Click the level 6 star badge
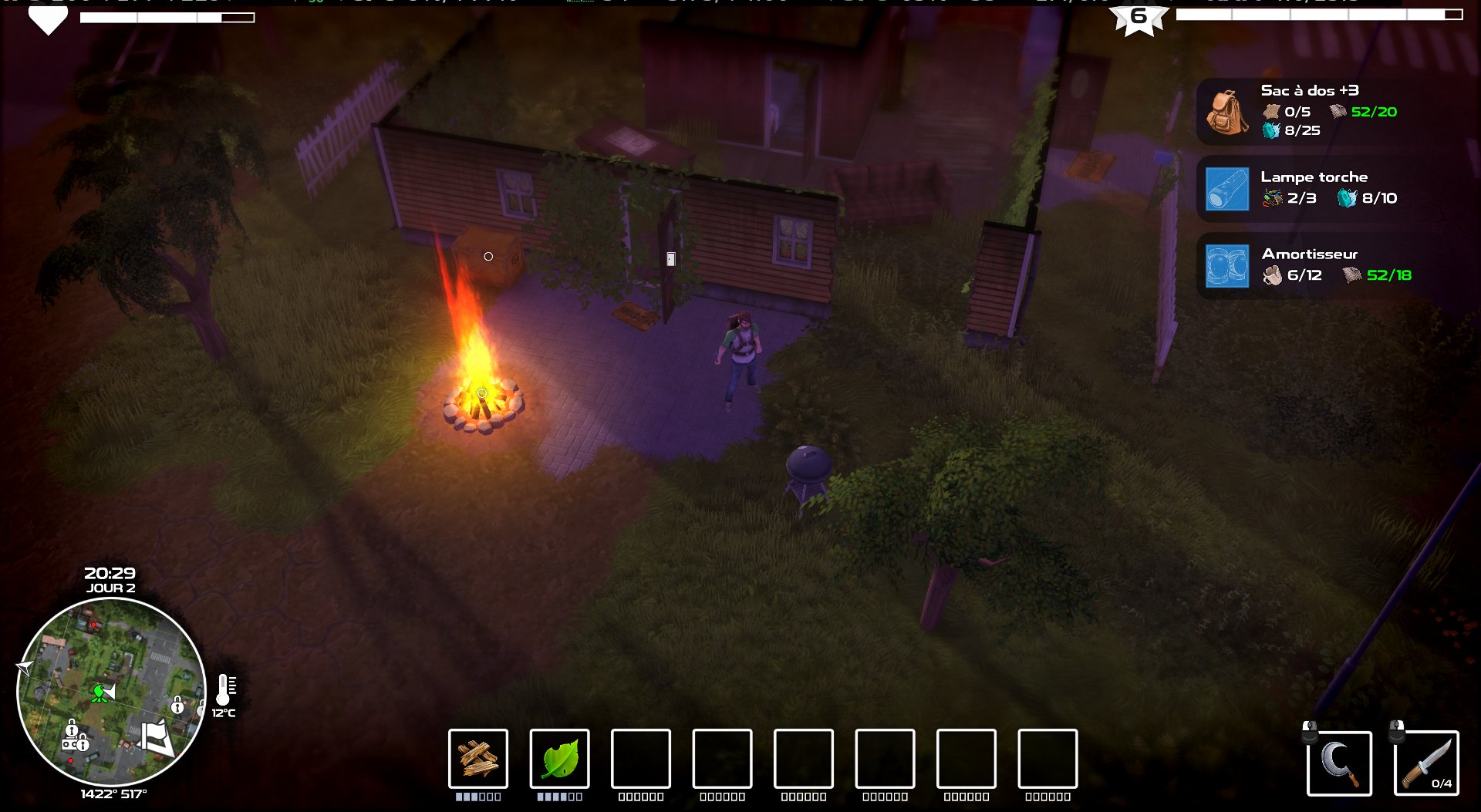This screenshot has height=812, width=1481. tap(1139, 18)
